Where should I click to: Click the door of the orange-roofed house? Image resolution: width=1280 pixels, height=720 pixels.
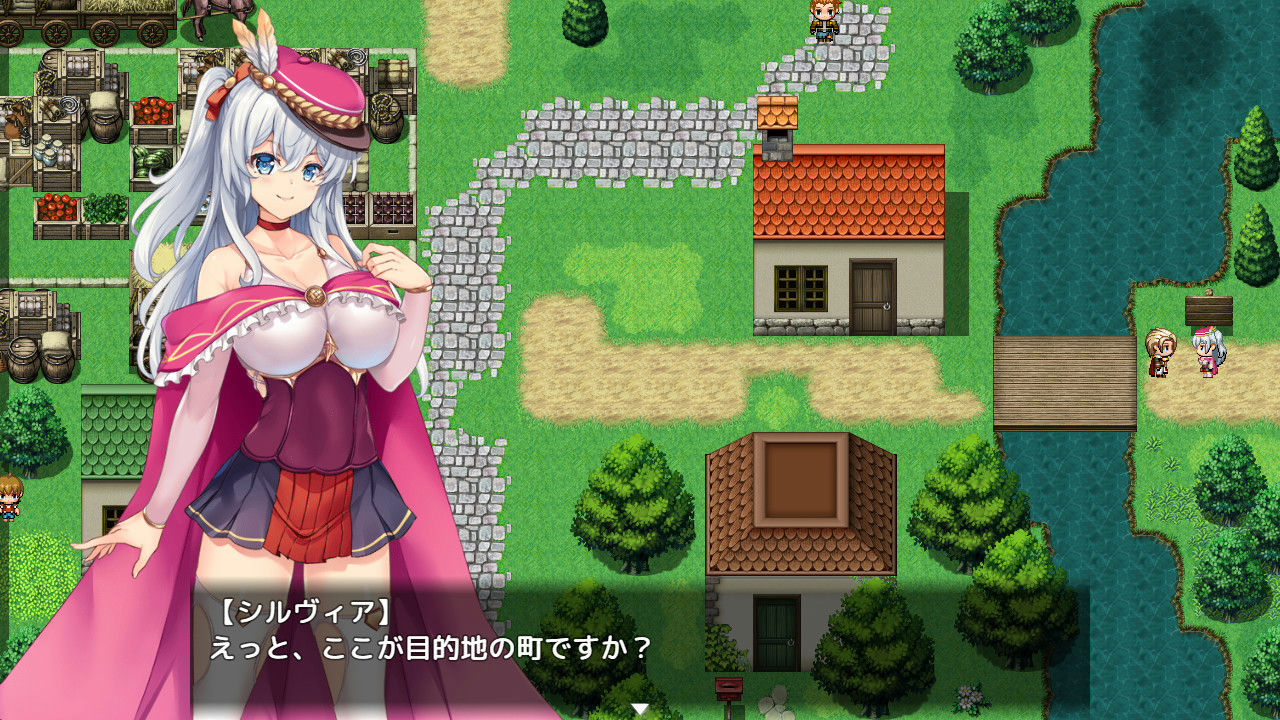(873, 290)
